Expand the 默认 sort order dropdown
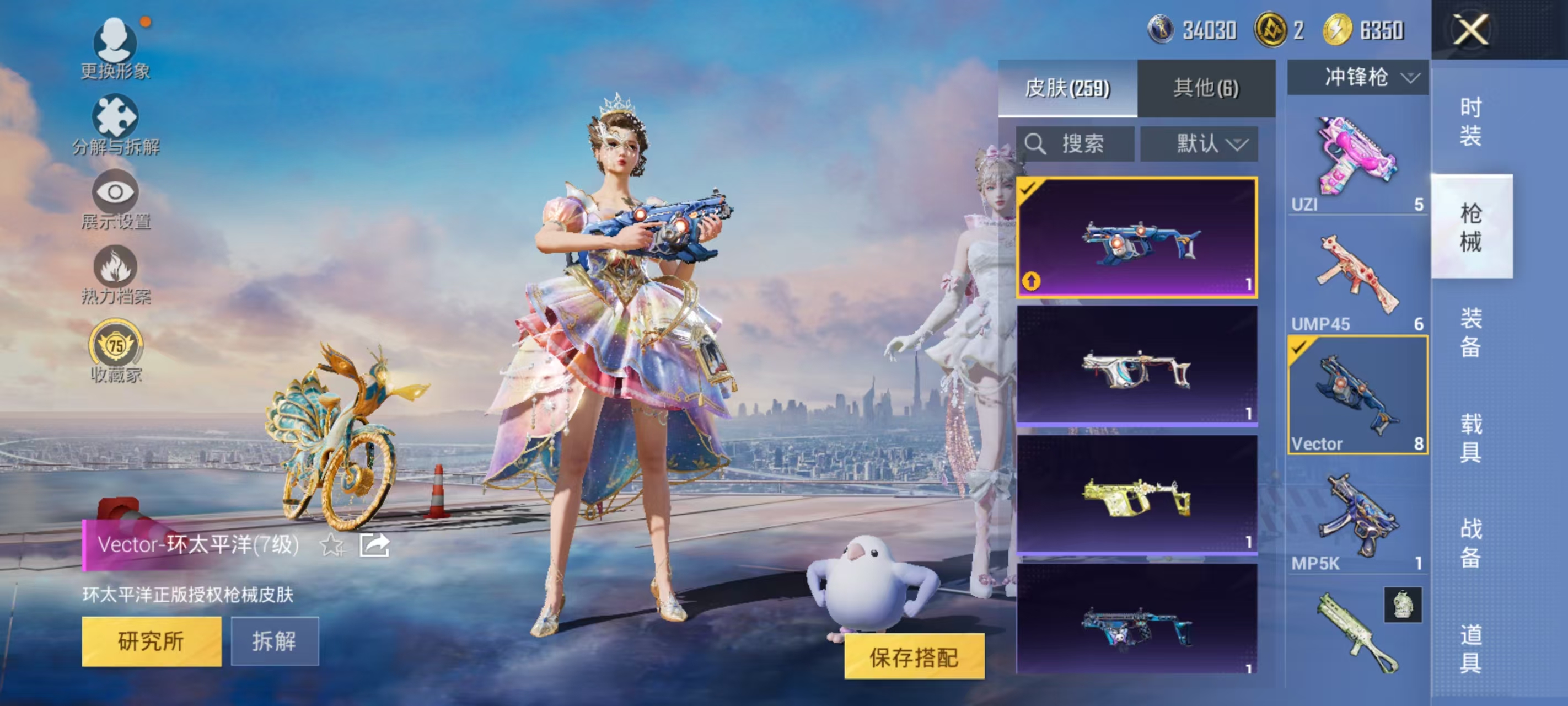 tap(1198, 144)
